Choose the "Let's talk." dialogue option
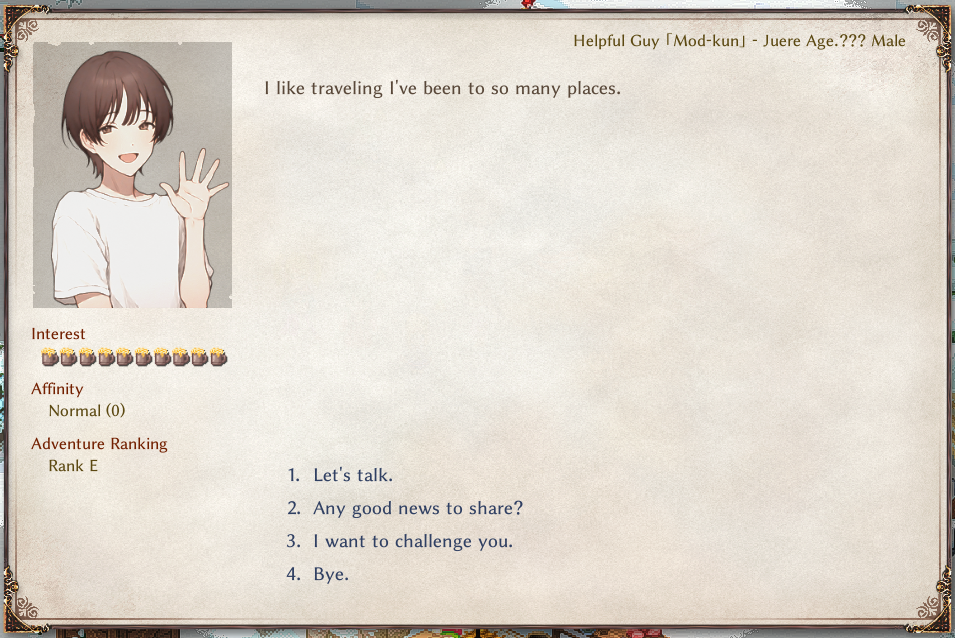The image size is (955, 638). click(352, 476)
